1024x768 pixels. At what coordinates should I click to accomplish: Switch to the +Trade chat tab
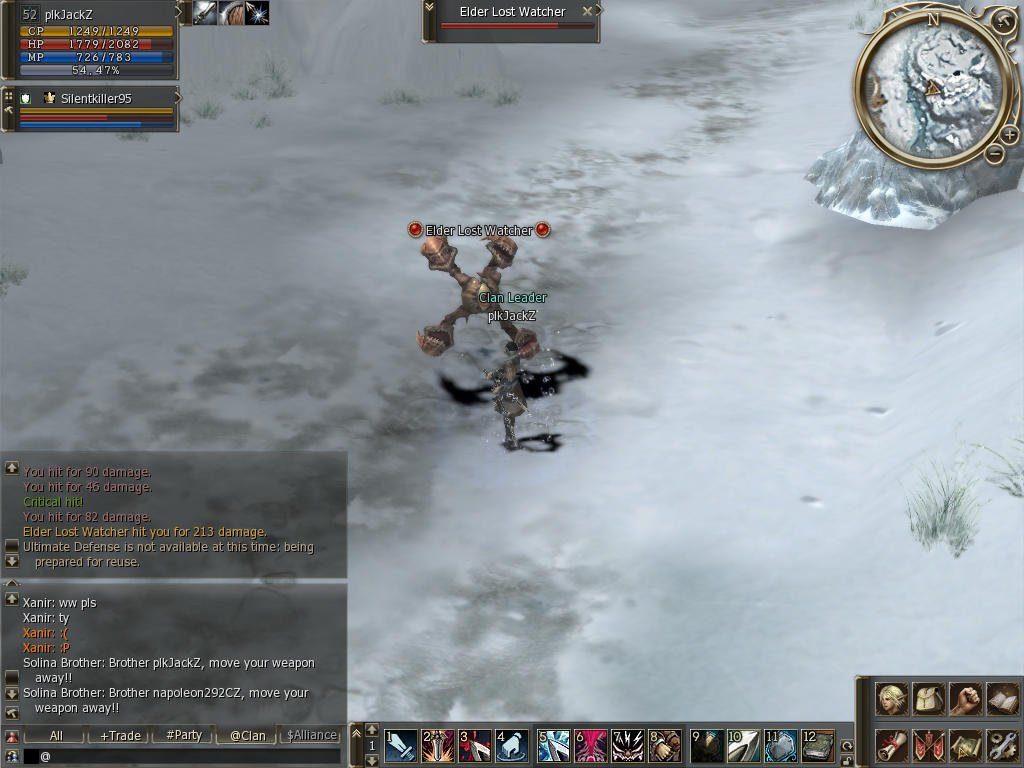pyautogui.click(x=120, y=735)
